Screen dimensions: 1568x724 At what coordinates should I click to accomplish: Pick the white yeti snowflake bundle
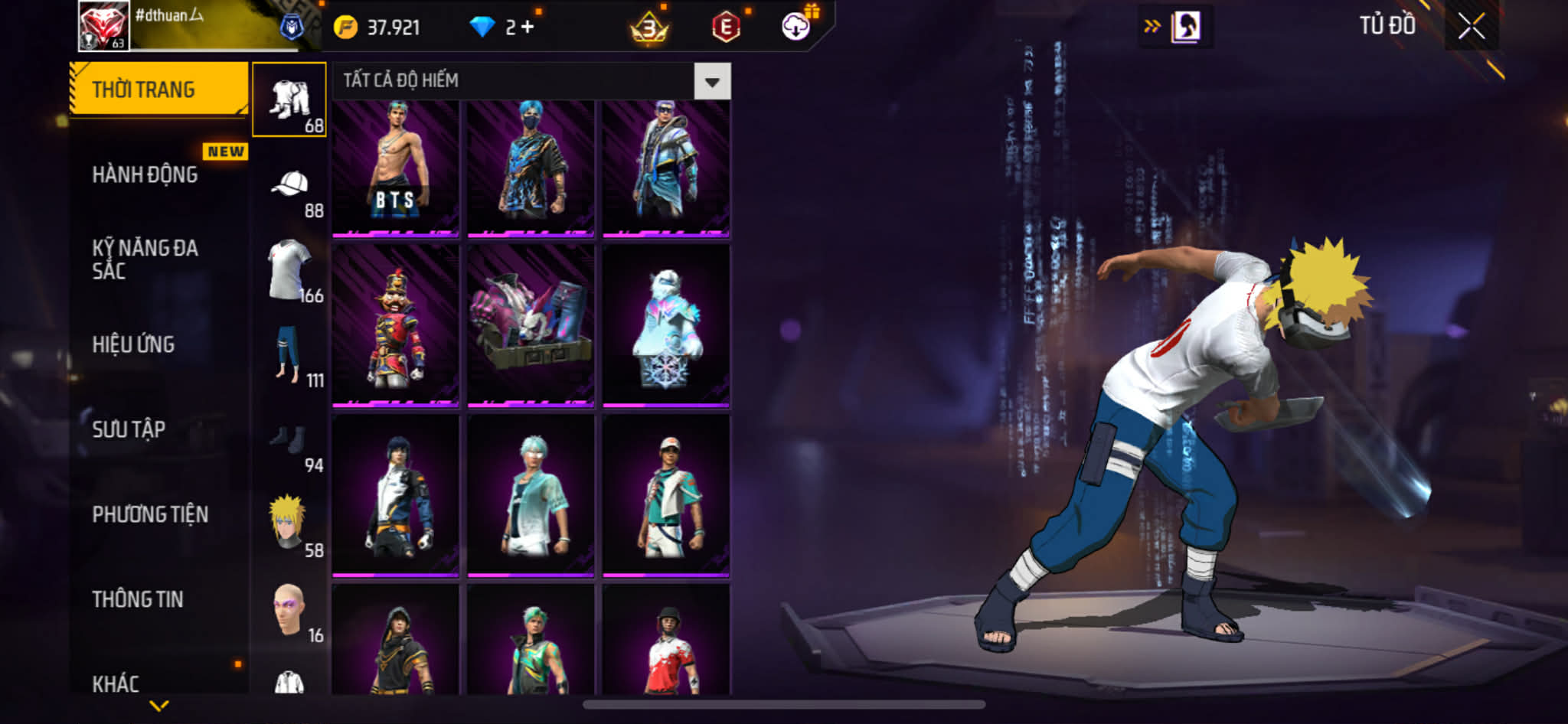click(x=665, y=325)
